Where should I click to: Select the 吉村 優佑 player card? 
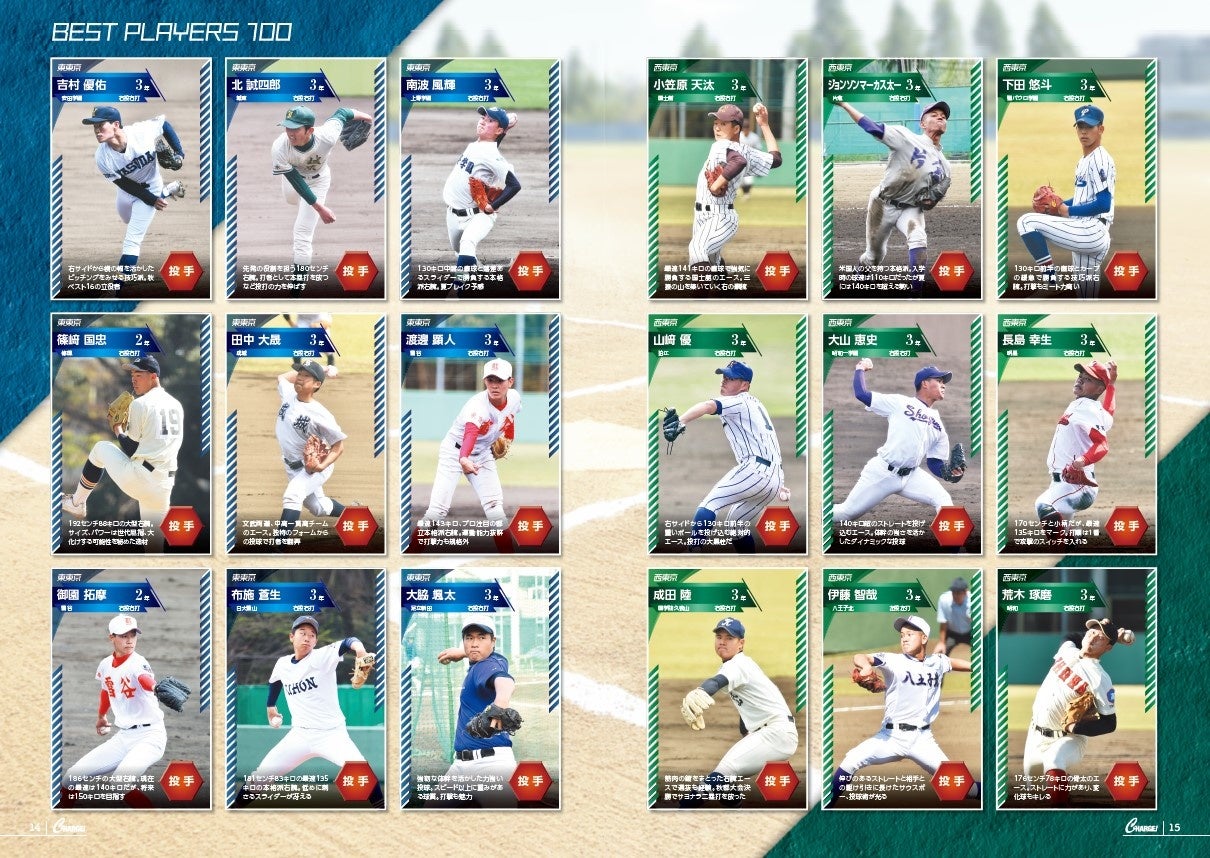click(131, 179)
